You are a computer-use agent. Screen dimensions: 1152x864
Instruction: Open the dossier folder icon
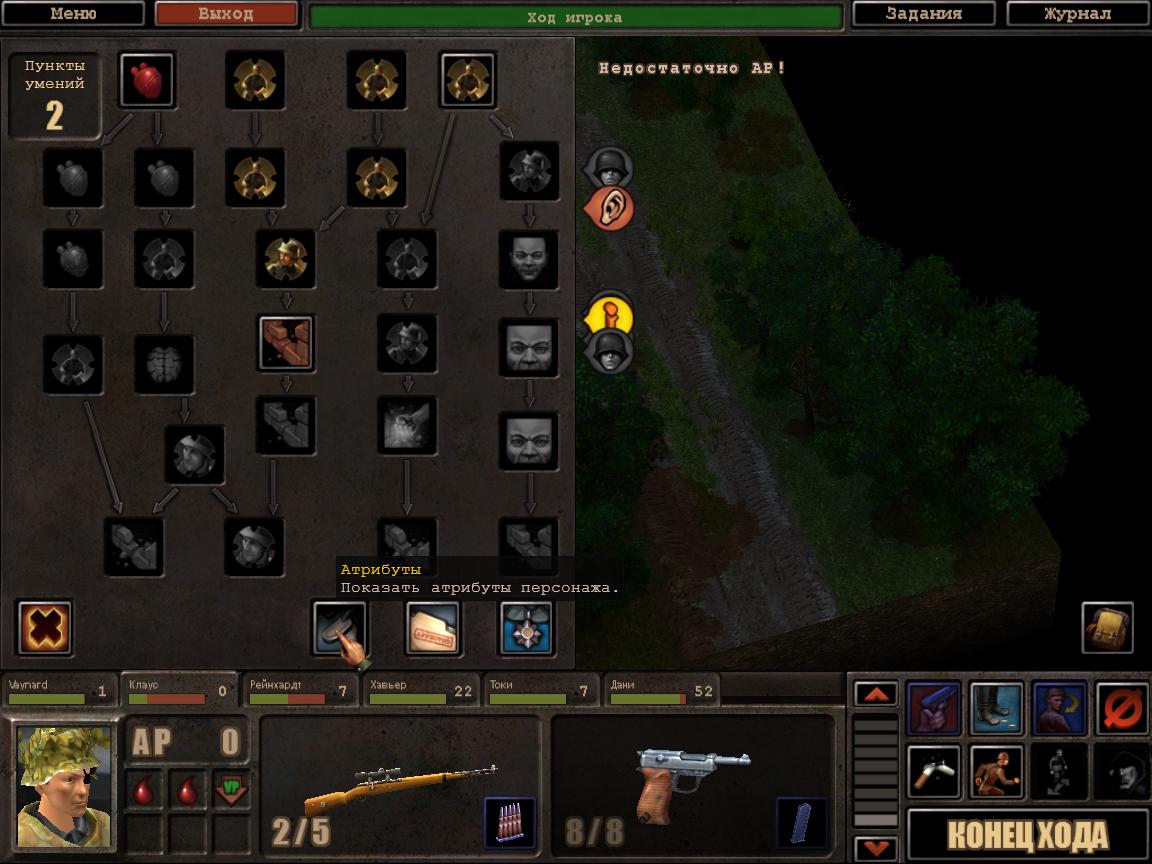[x=432, y=628]
